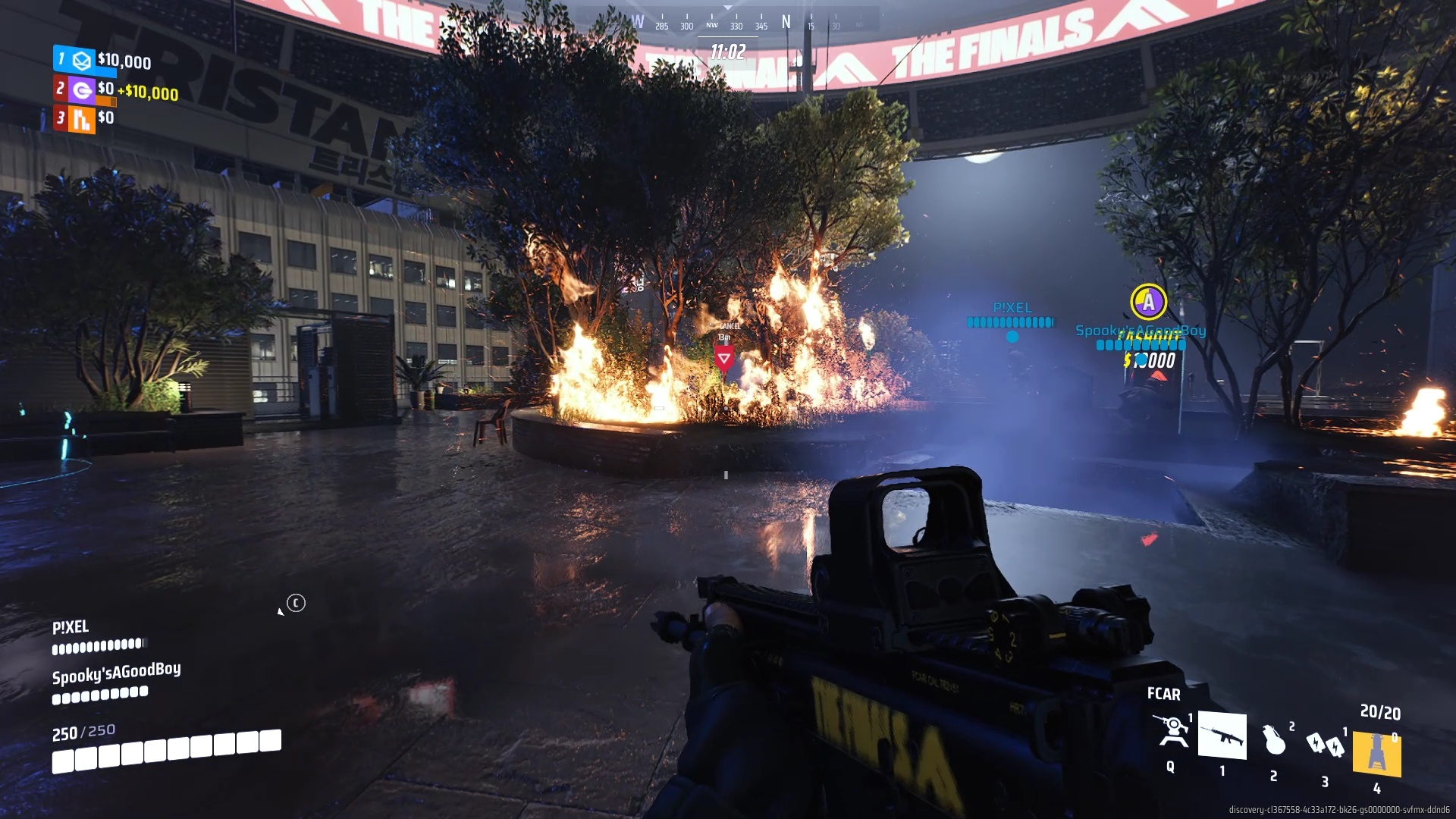
Task: Choose the grenade gadget slot
Action: (1274, 740)
